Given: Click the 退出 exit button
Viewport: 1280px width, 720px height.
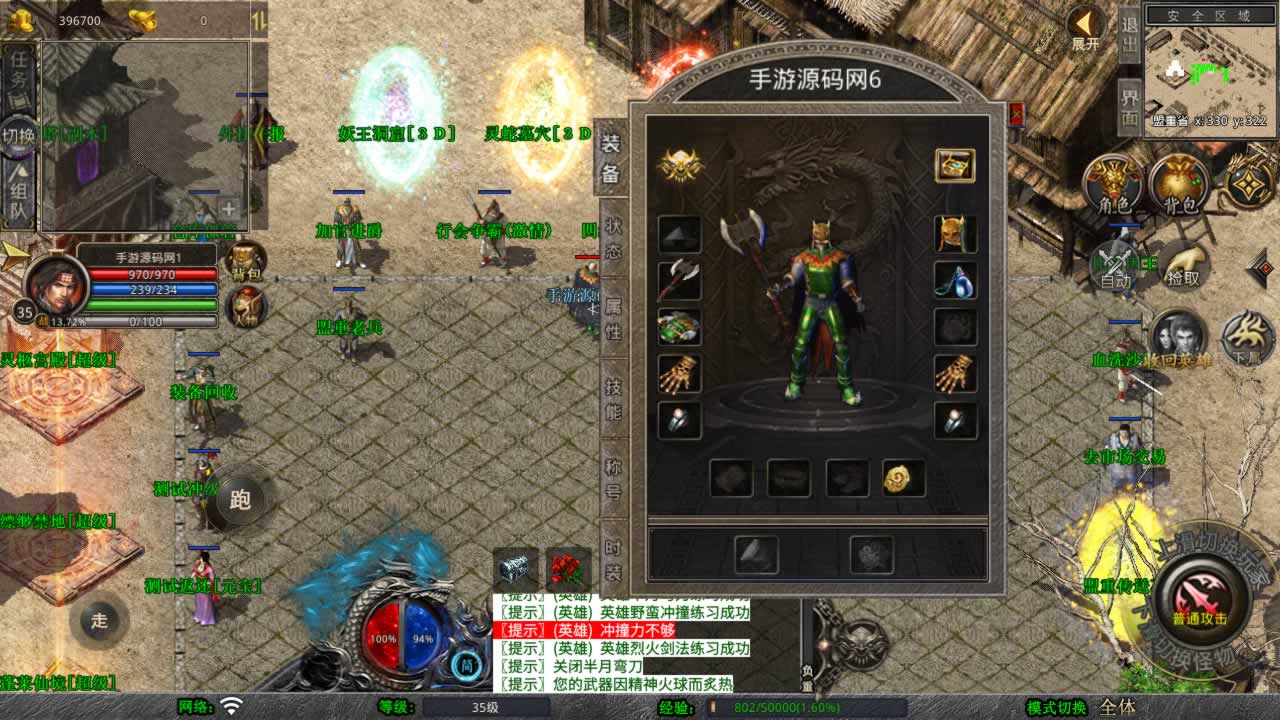Looking at the screenshot, I should tap(1129, 33).
